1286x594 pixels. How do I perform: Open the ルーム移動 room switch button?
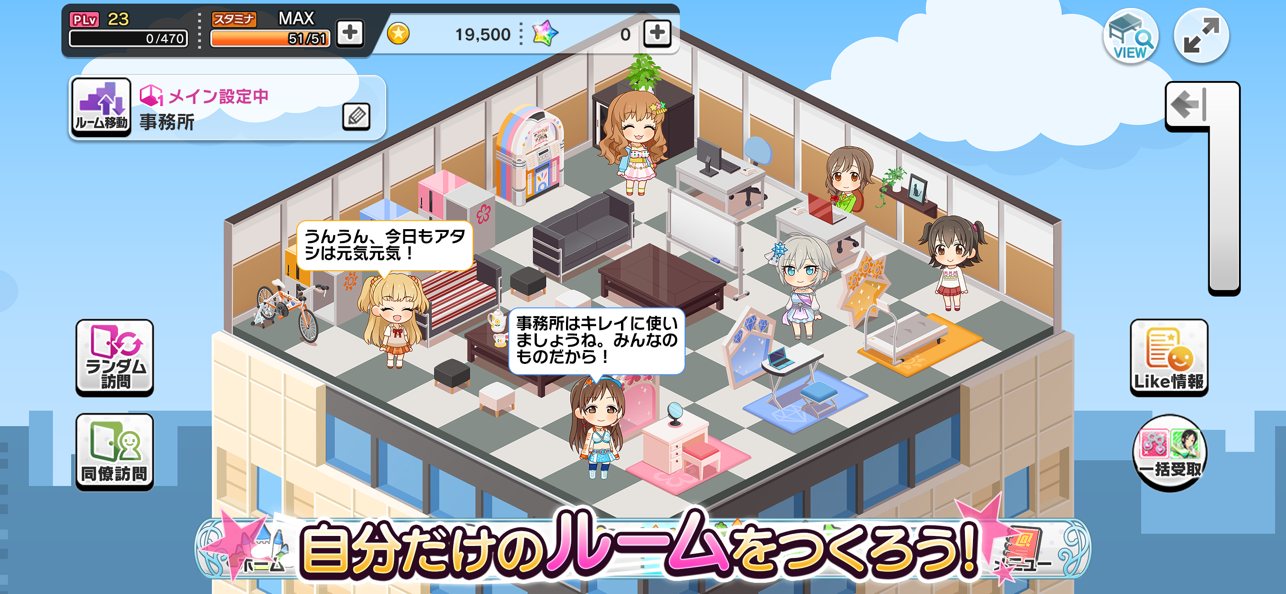click(101, 107)
